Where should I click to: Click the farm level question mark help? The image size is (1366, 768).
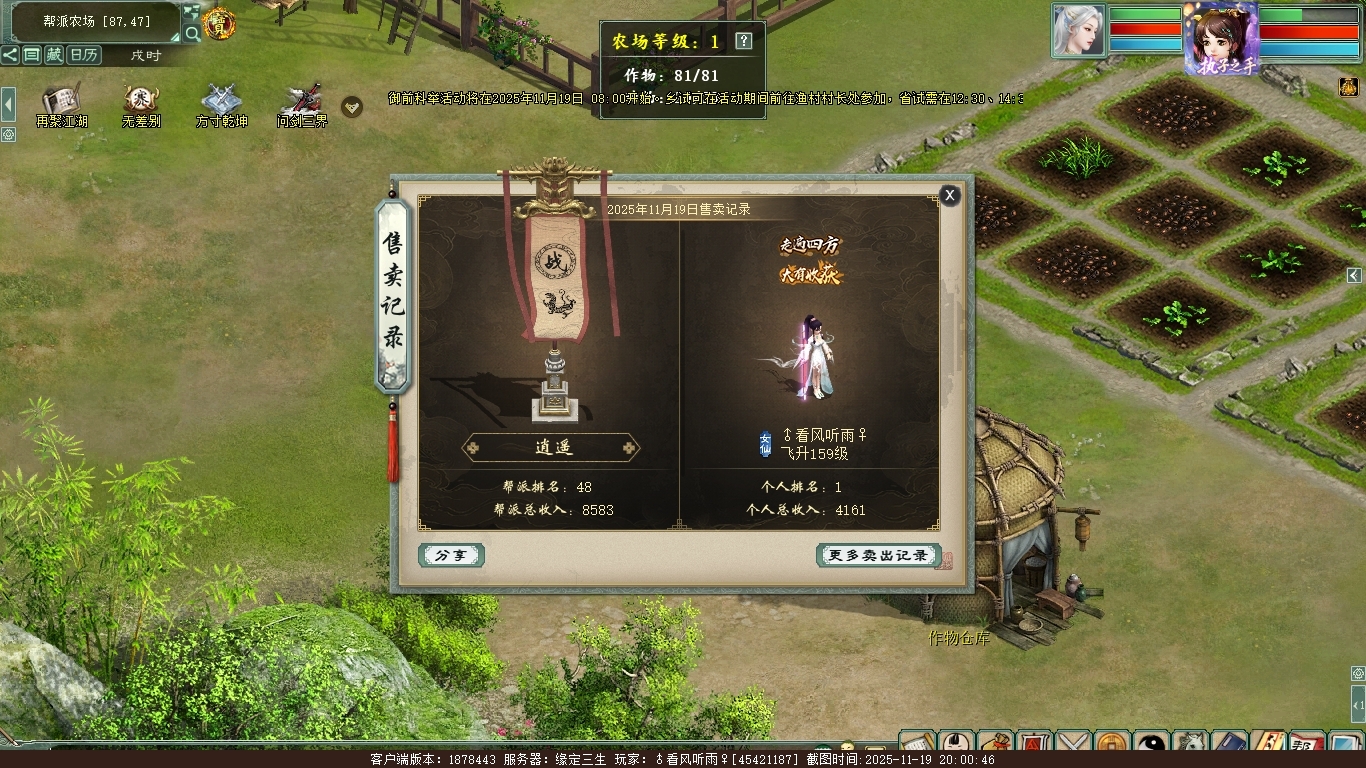(x=743, y=41)
